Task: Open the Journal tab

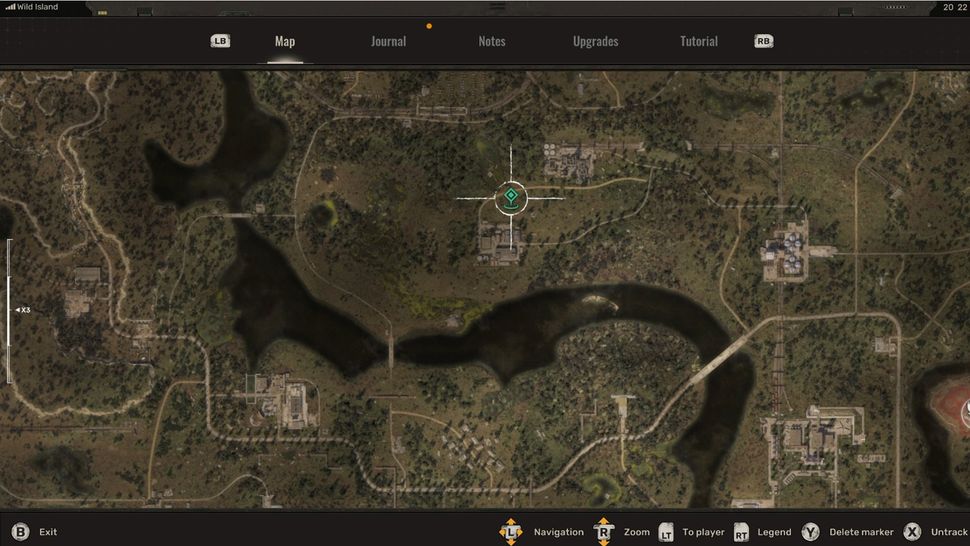Action: coord(388,42)
